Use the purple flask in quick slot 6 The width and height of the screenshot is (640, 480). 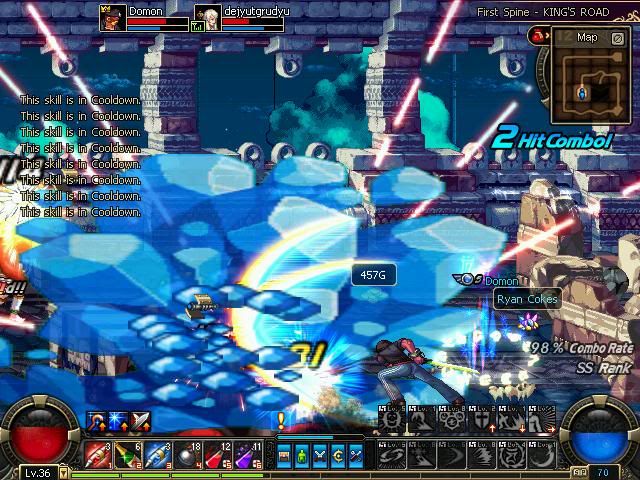point(248,454)
